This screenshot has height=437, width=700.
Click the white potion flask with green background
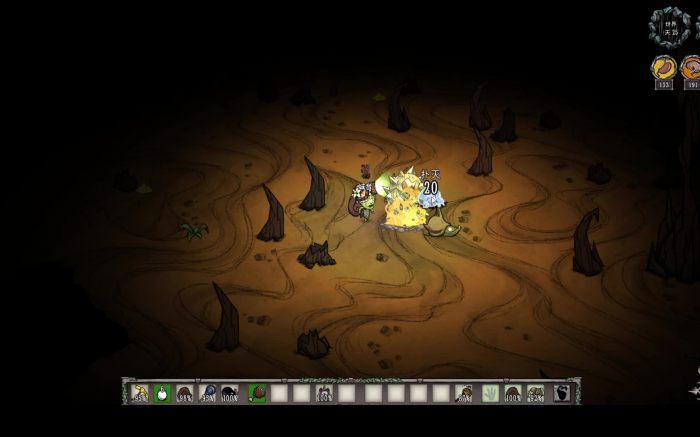163,393
